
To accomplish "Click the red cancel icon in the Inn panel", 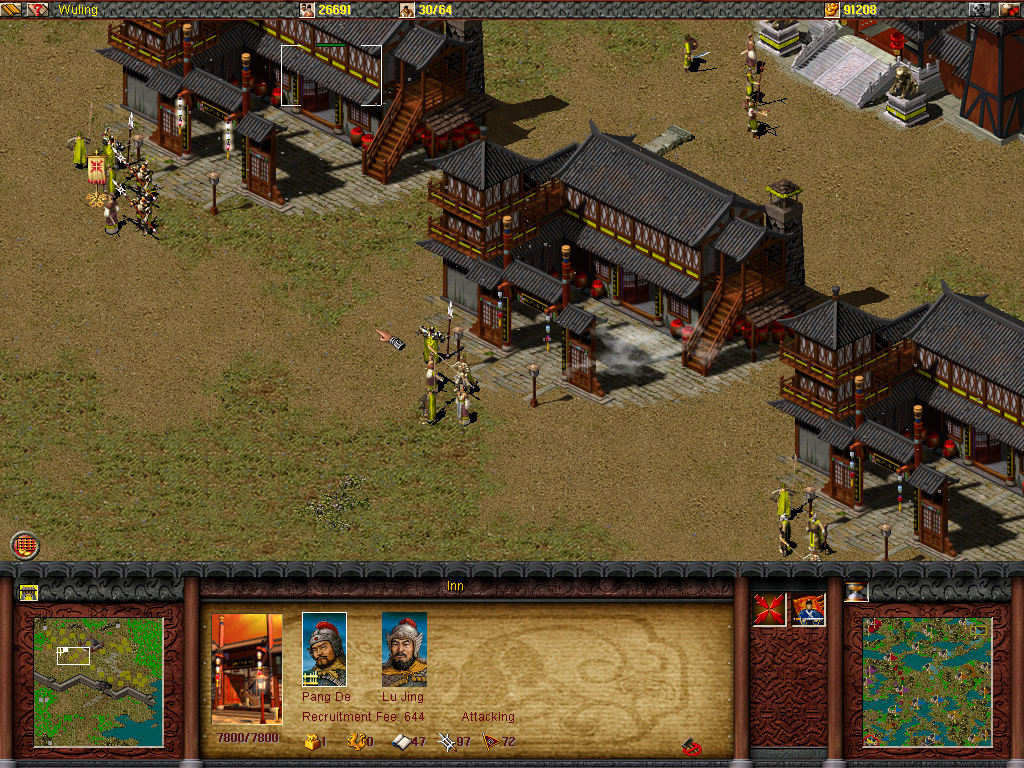I will (x=691, y=746).
